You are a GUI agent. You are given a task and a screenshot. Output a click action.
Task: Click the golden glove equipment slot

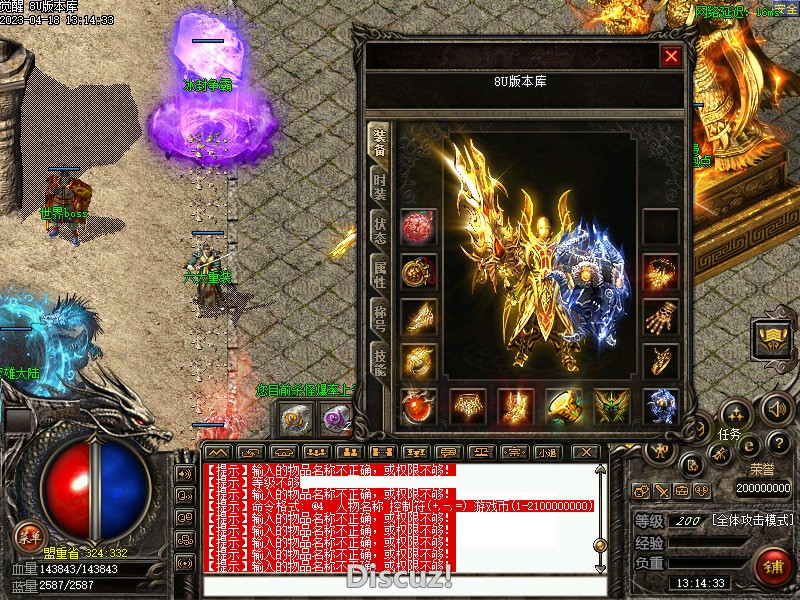point(661,318)
